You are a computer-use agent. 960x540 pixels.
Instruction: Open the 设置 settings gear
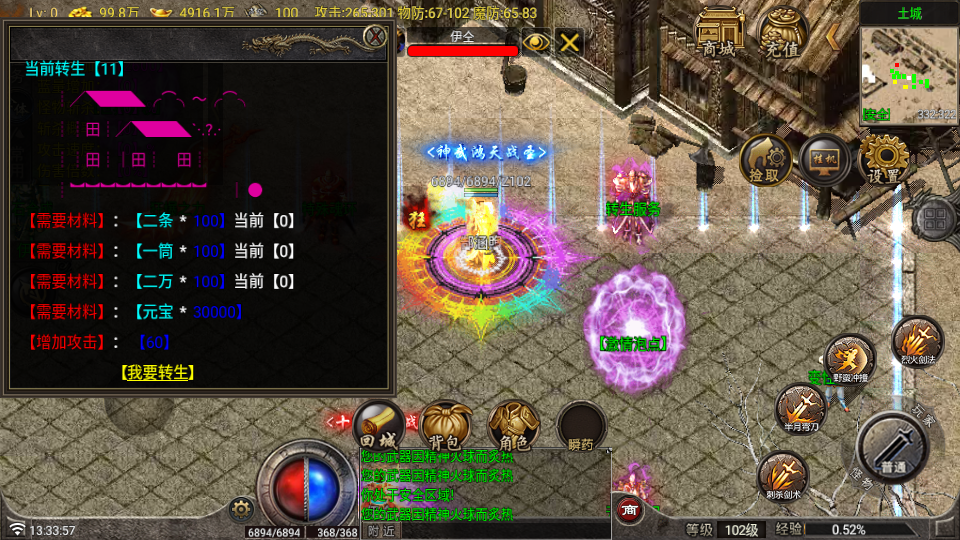click(x=883, y=160)
